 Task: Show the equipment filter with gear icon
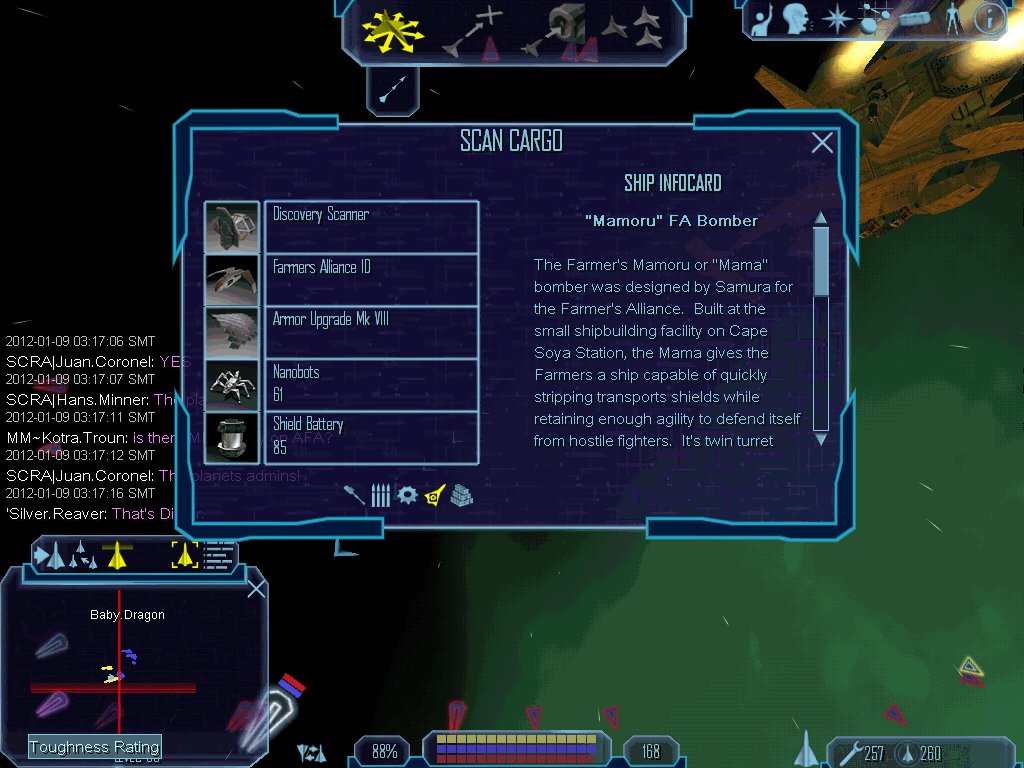point(407,495)
